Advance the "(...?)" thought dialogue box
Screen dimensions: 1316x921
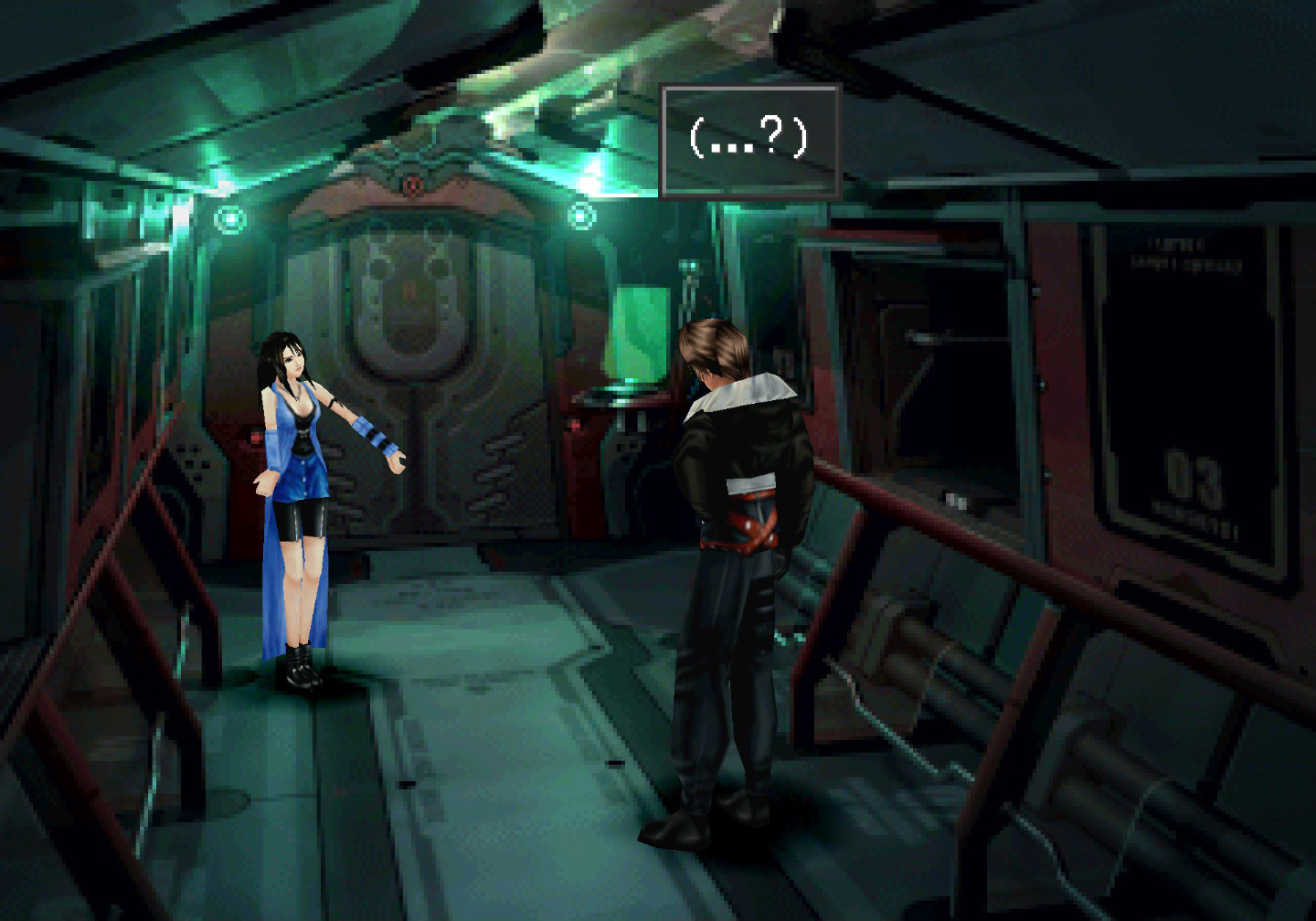[x=749, y=141]
